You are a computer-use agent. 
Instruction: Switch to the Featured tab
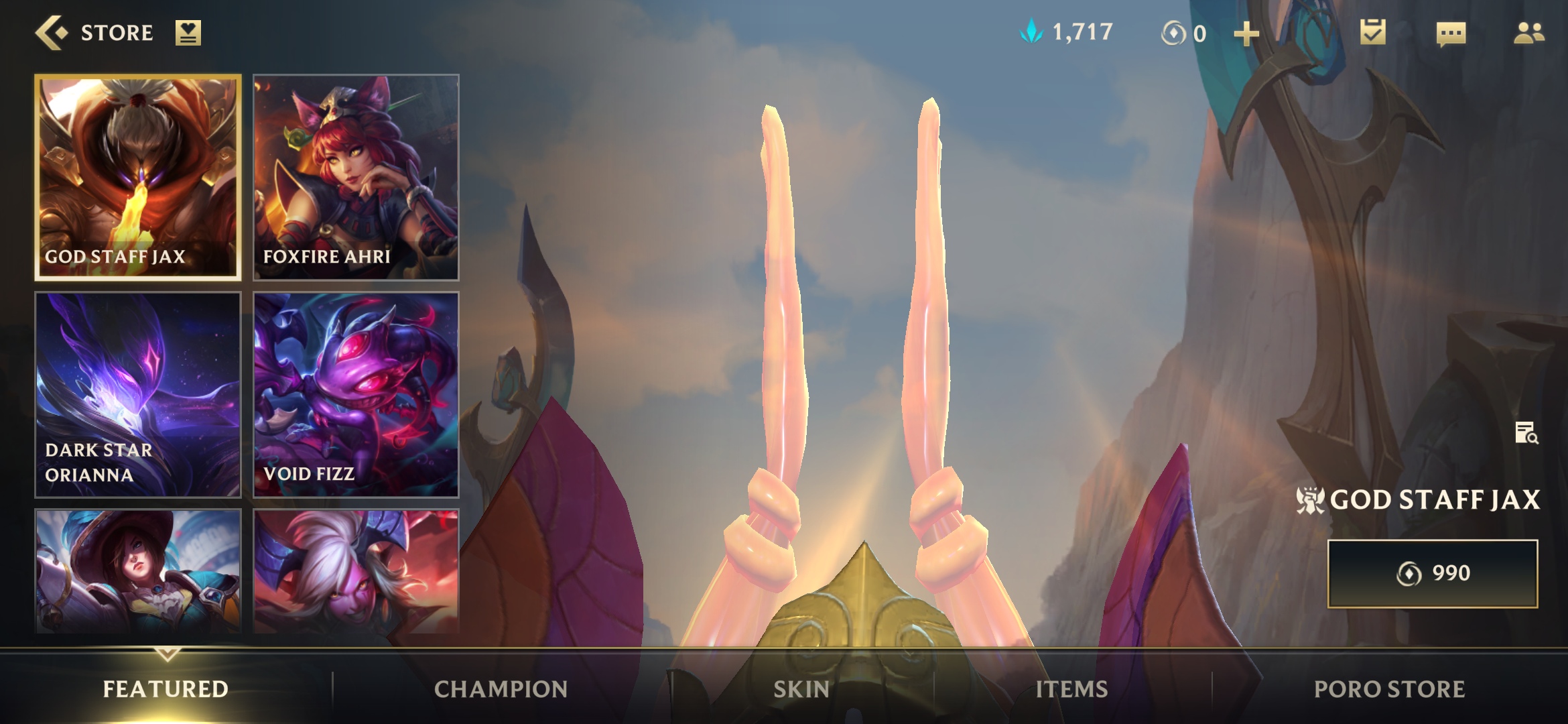[x=166, y=689]
